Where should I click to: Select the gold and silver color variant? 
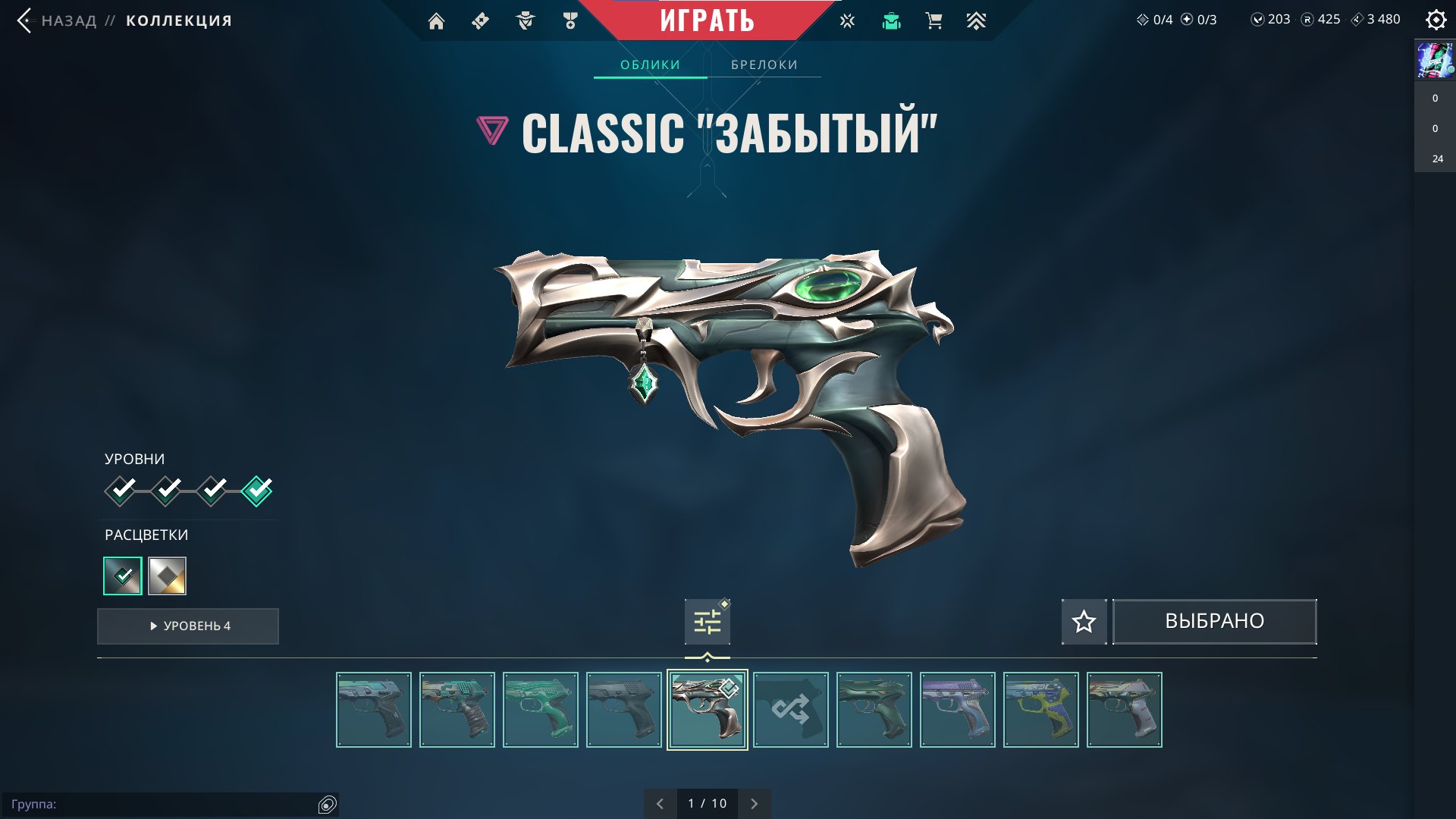pyautogui.click(x=167, y=576)
